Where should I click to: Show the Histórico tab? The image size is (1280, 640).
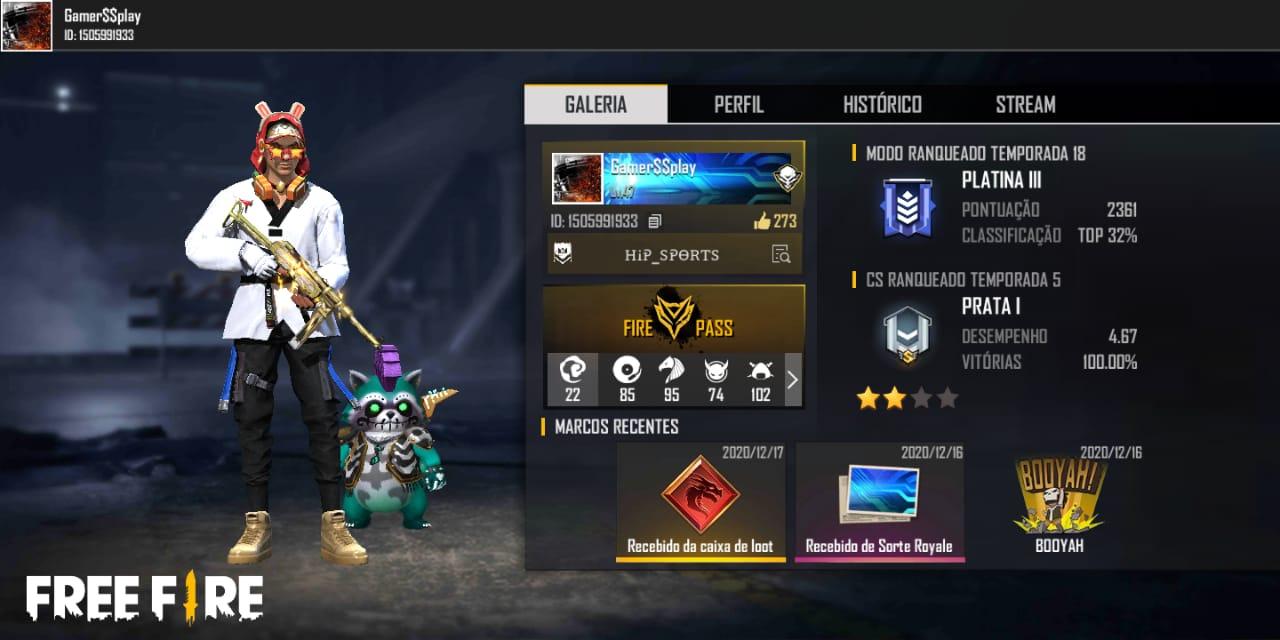pyautogui.click(x=882, y=105)
